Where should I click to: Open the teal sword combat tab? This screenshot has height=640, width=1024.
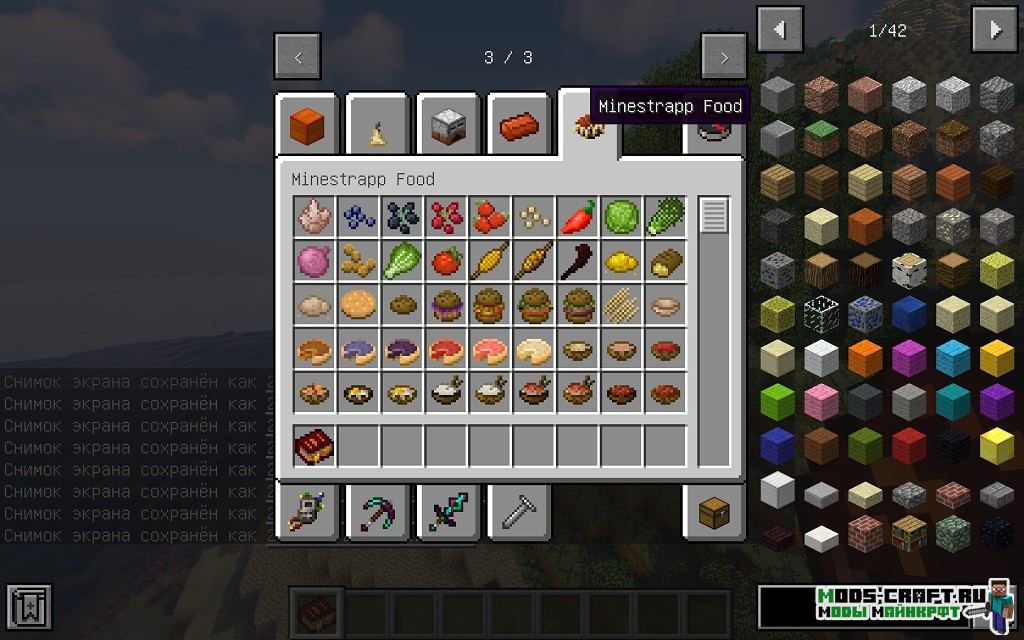coord(448,514)
